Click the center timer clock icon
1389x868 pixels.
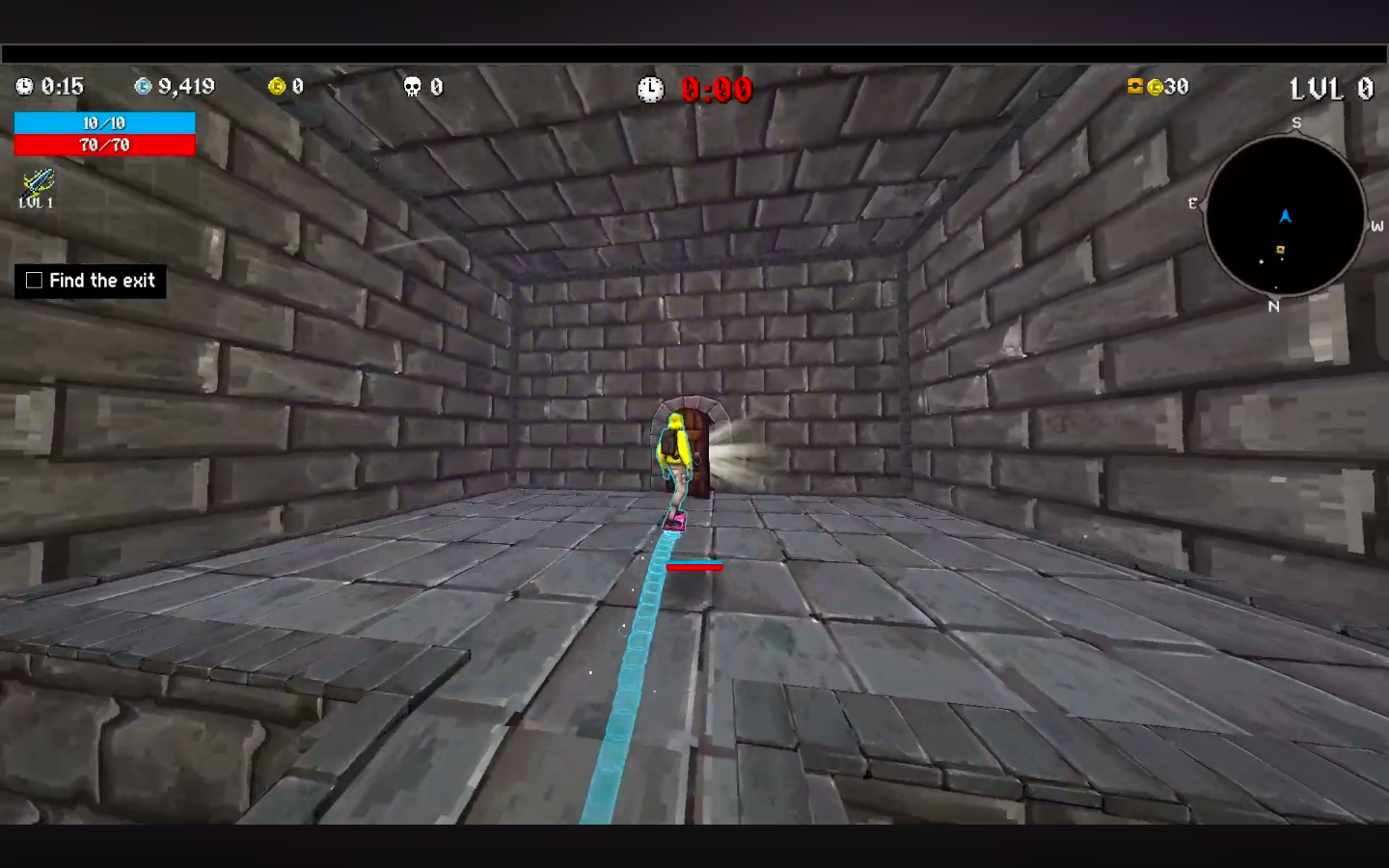(652, 90)
